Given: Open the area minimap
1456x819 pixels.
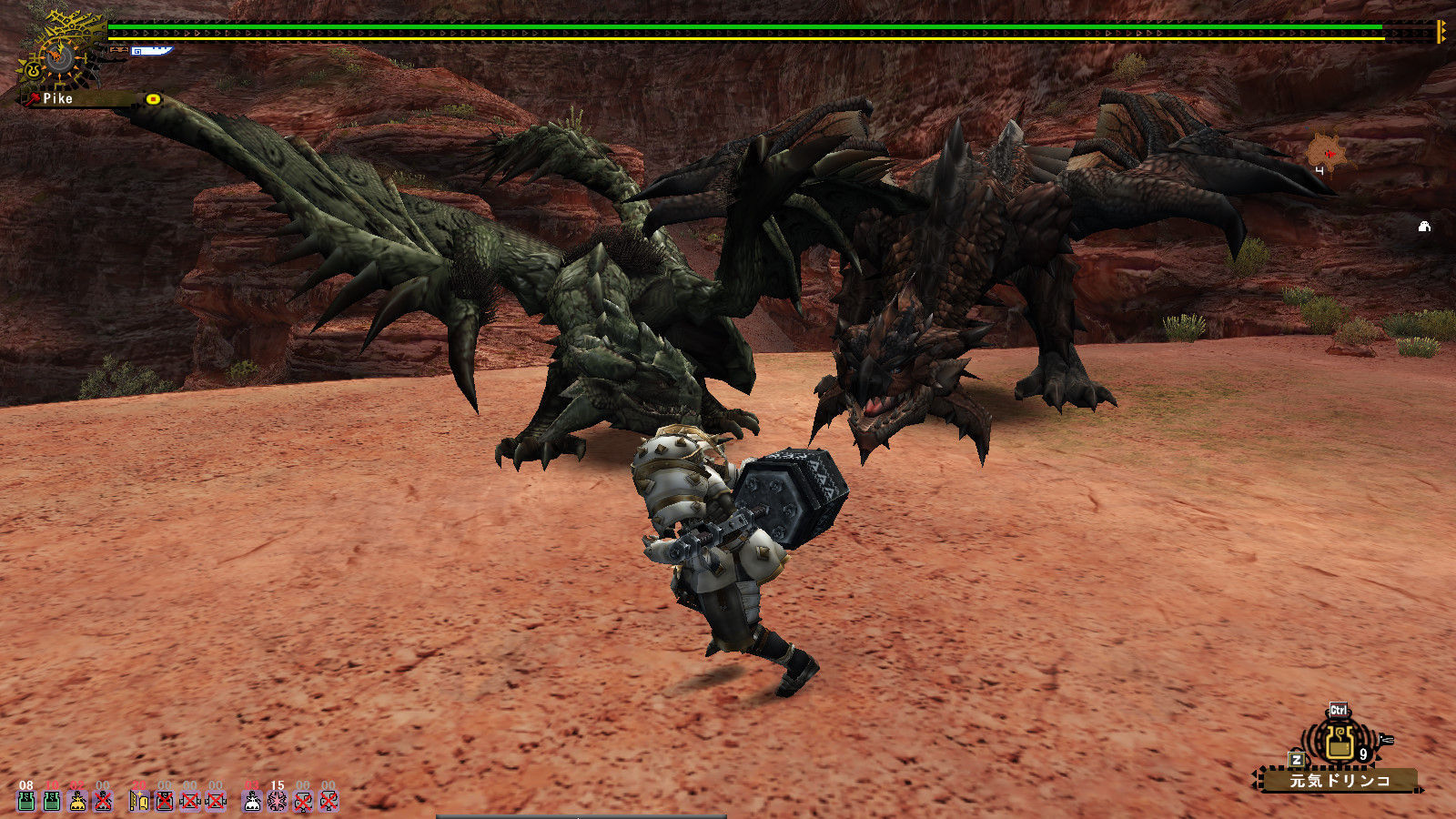Looking at the screenshot, I should [1327, 153].
